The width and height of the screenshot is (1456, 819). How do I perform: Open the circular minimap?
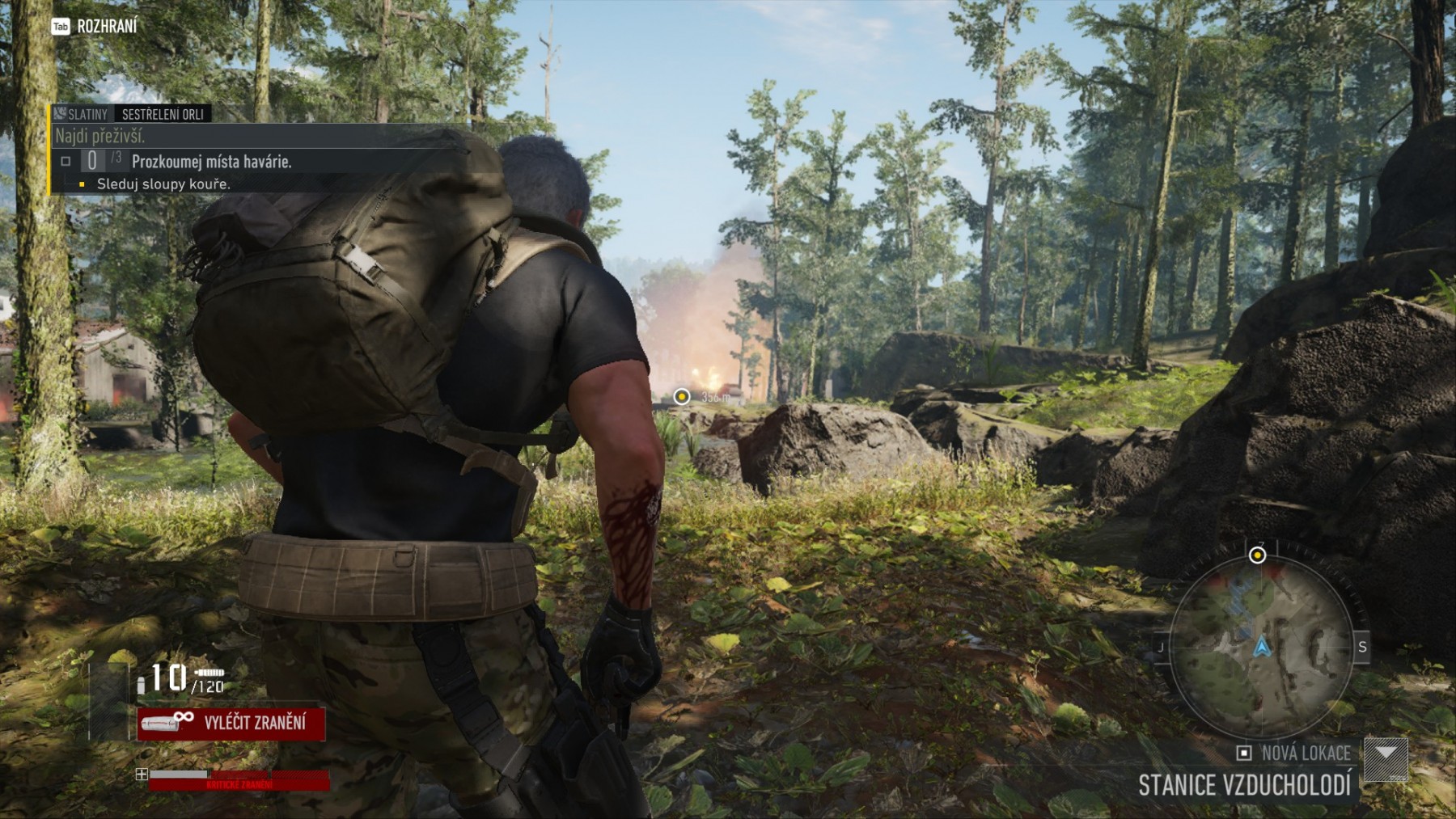tap(1261, 645)
